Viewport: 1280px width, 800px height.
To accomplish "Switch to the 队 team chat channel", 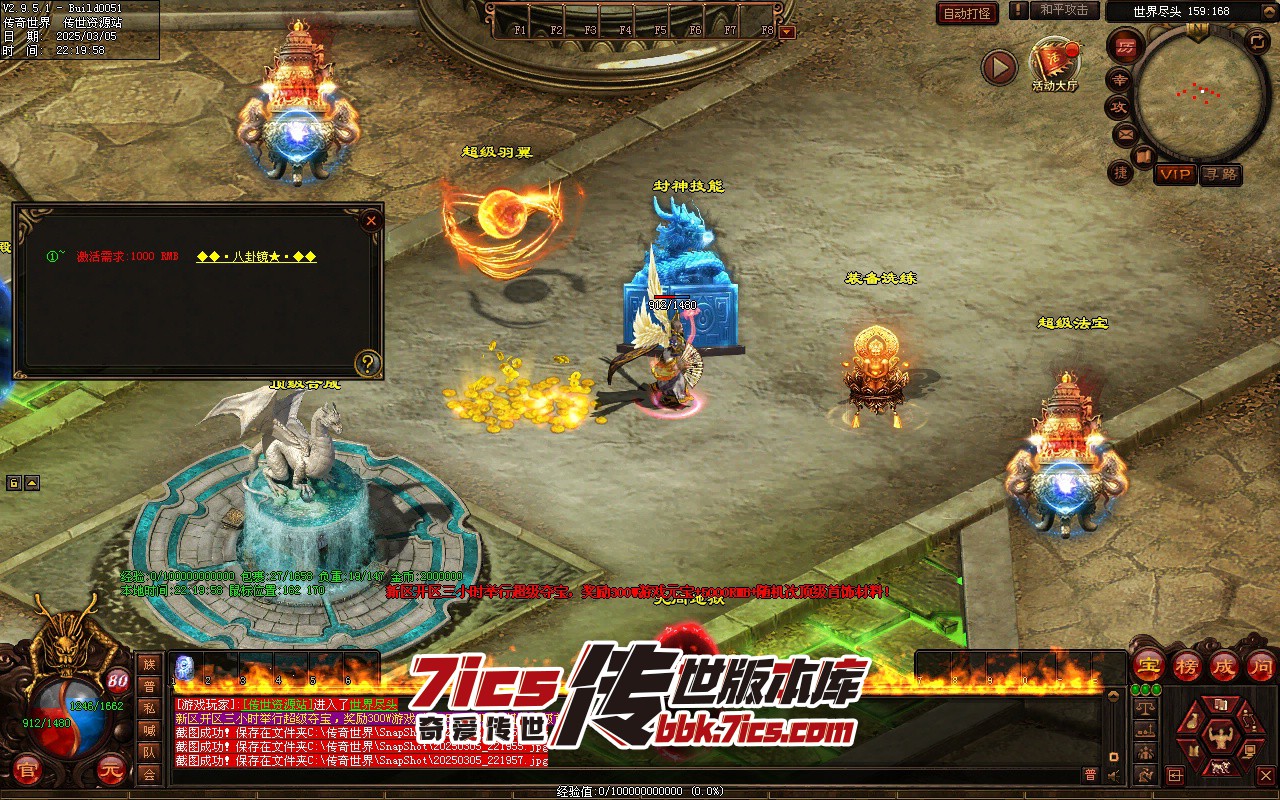I will pos(149,752).
